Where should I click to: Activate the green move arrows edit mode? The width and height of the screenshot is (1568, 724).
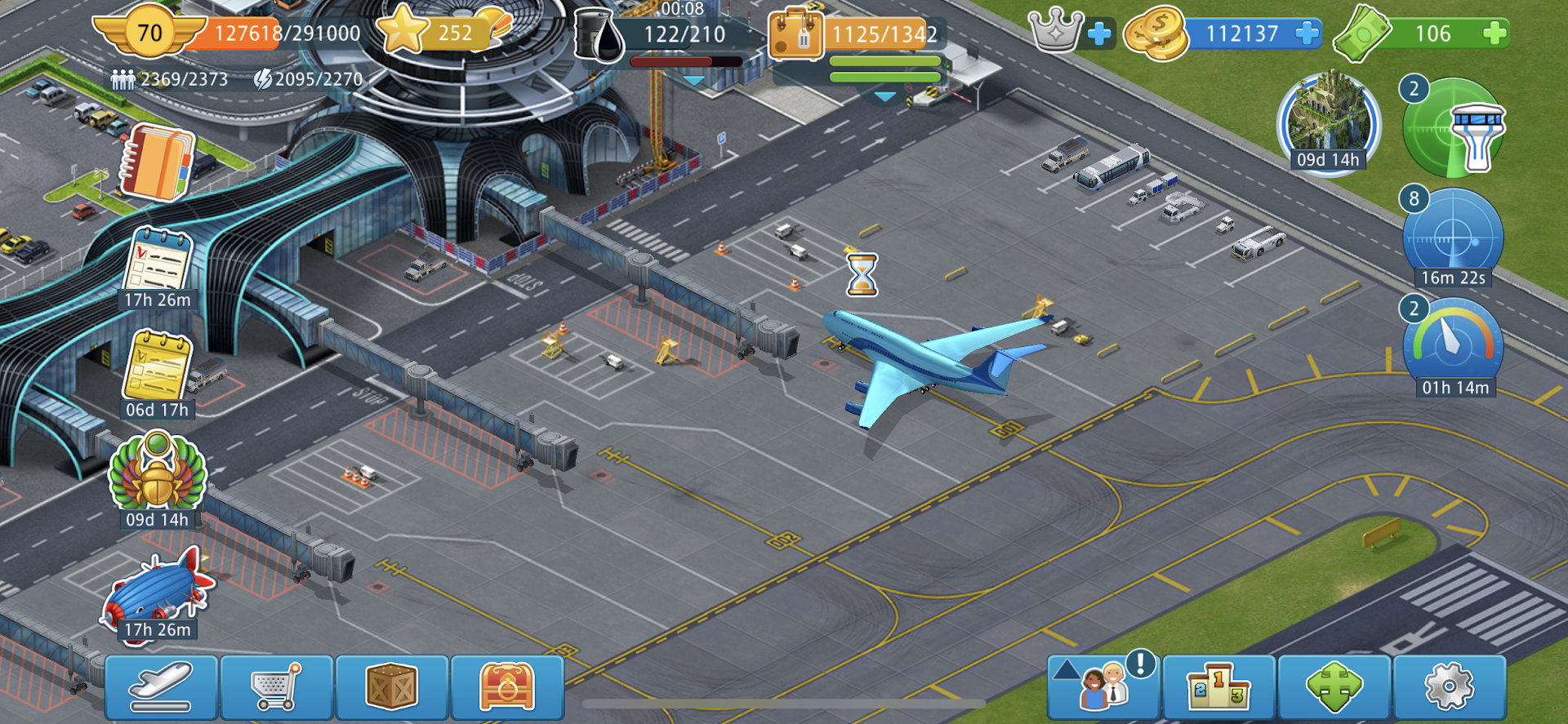(1334, 686)
